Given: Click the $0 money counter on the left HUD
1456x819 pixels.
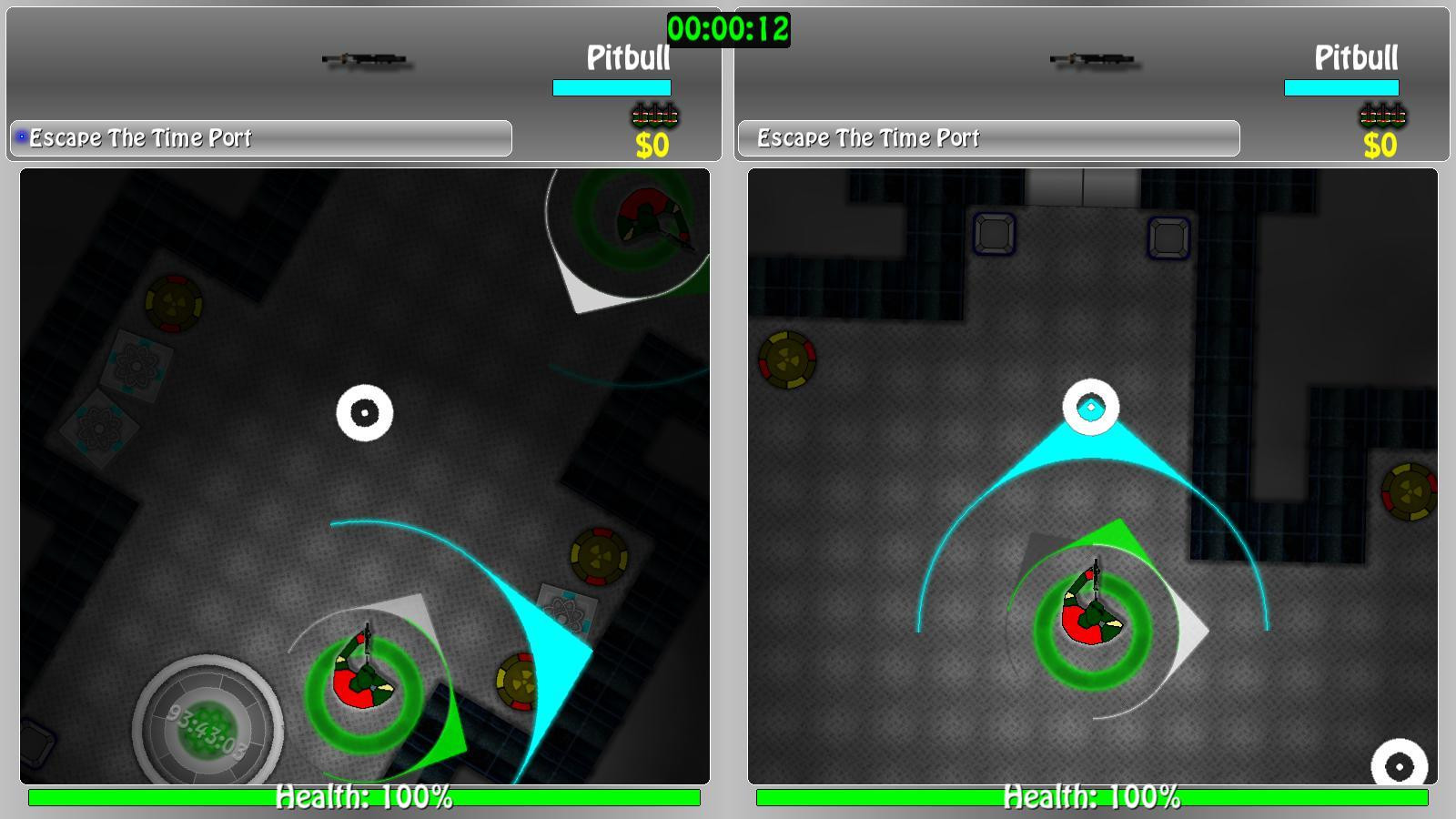Looking at the screenshot, I should click(652, 144).
